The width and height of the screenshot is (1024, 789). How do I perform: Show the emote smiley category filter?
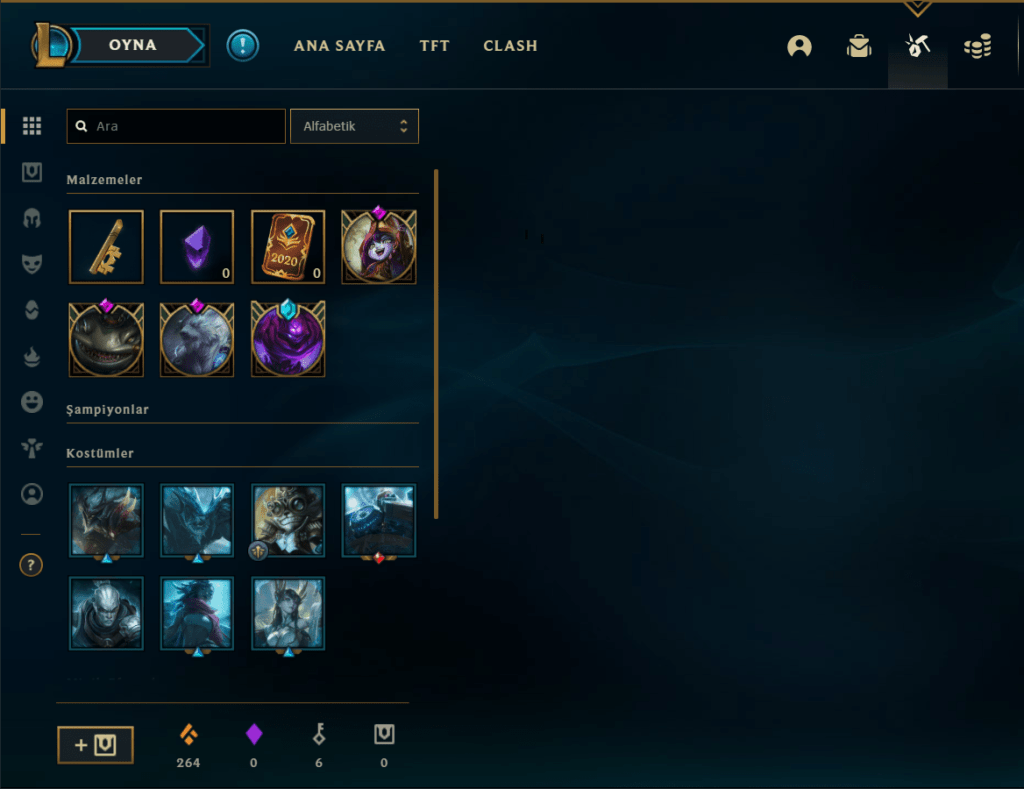point(32,402)
